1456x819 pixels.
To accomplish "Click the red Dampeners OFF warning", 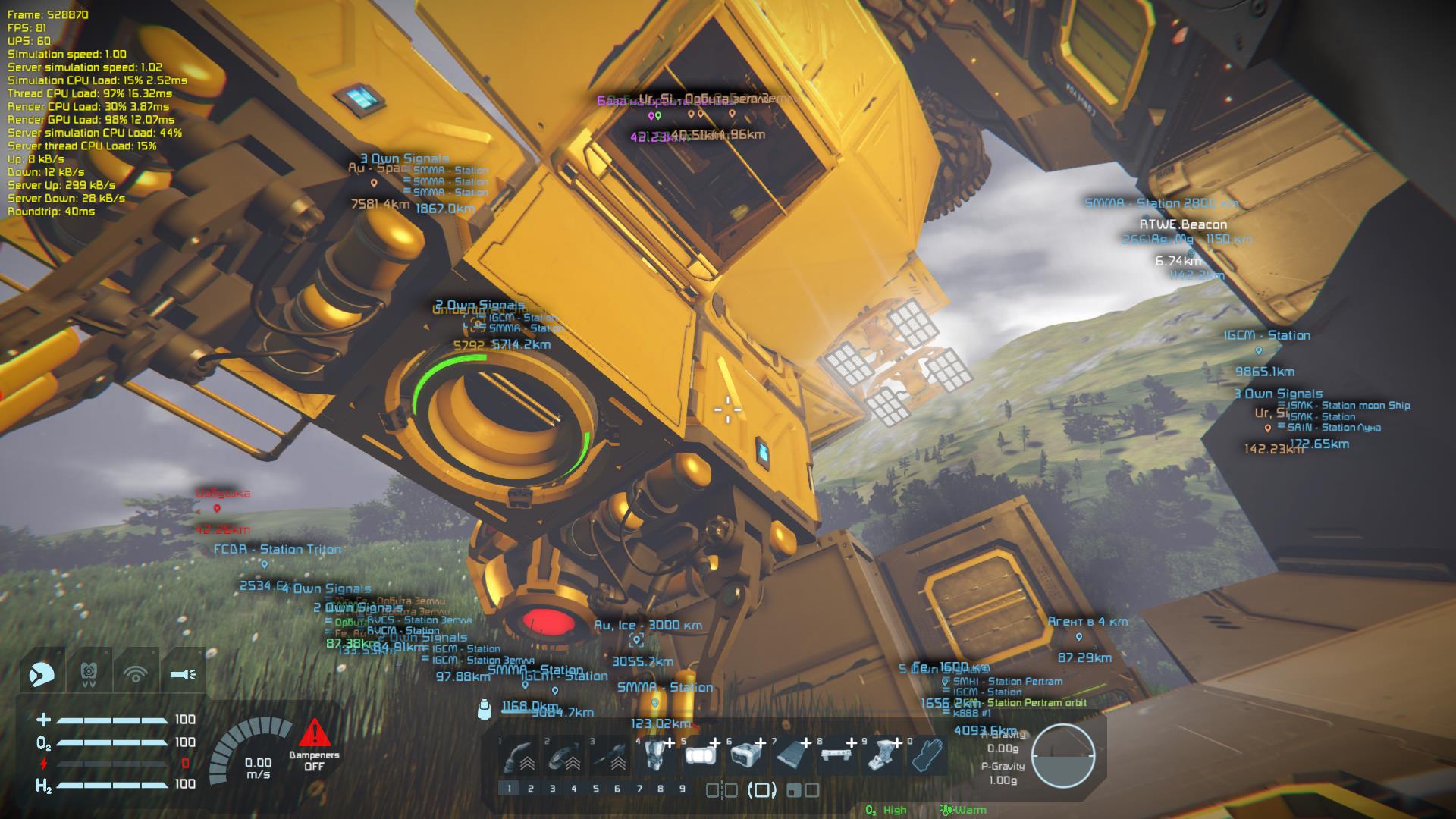I will point(314,745).
